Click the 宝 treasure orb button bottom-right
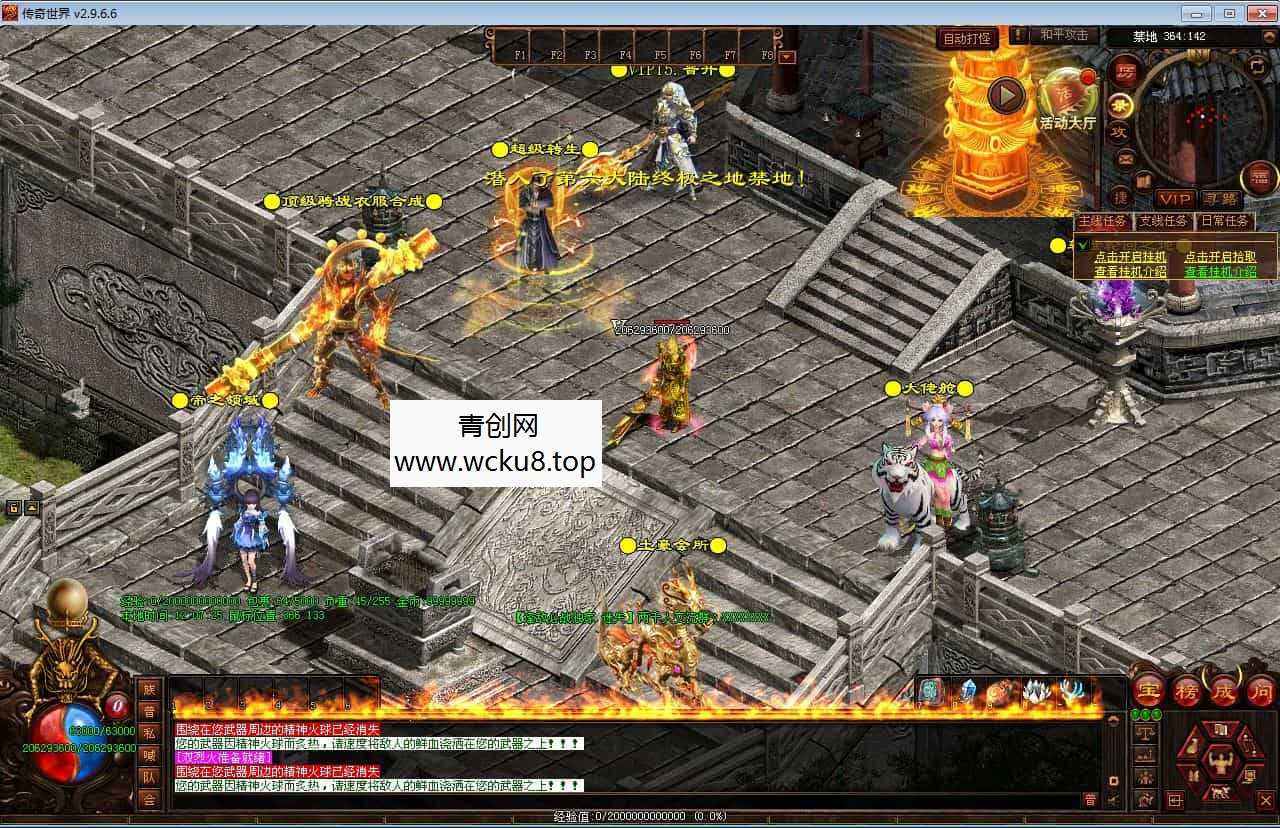Screen dimensions: 1280x828 [1148, 690]
